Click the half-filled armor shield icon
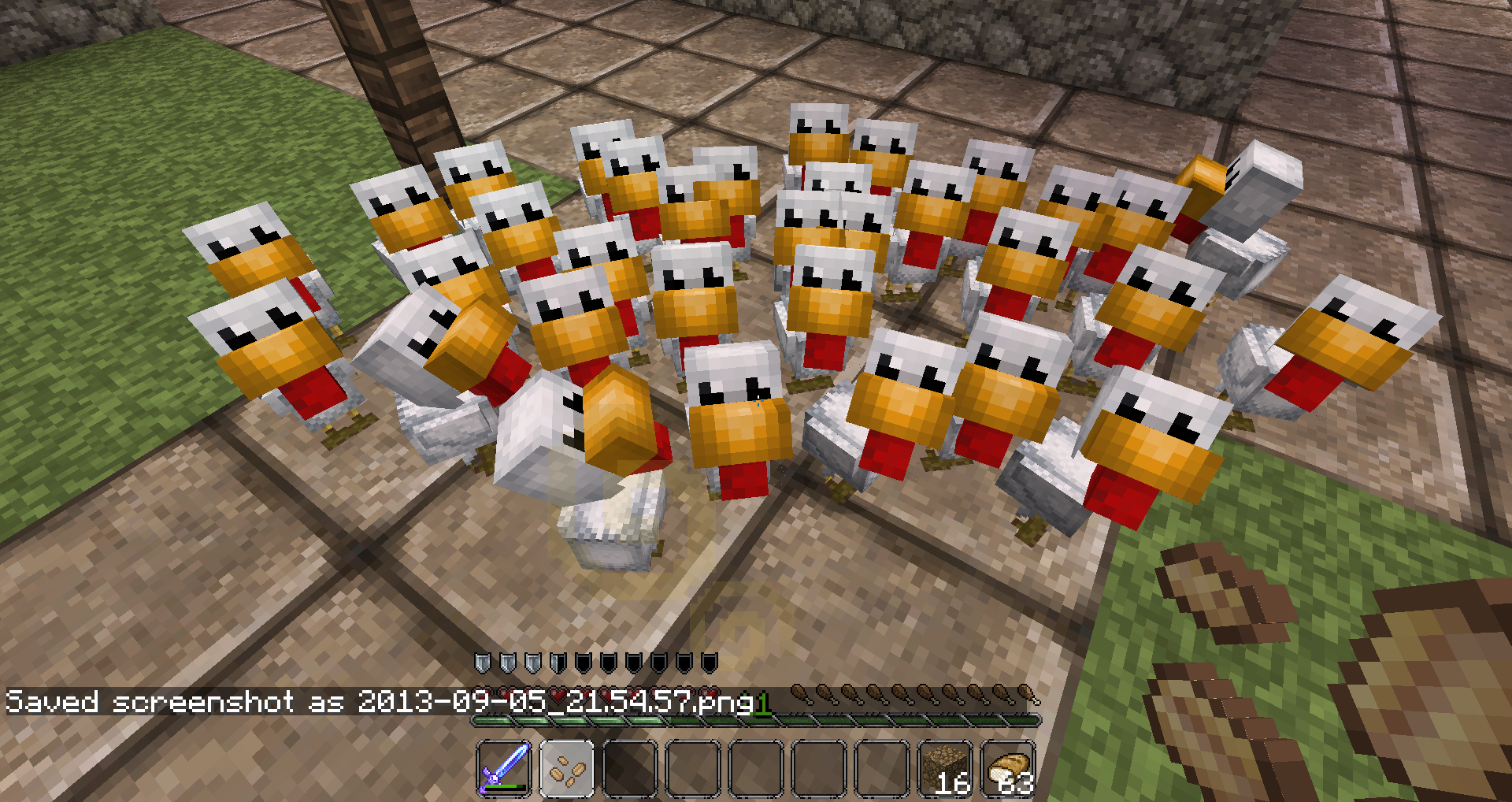This screenshot has height=802, width=1512. (x=558, y=663)
